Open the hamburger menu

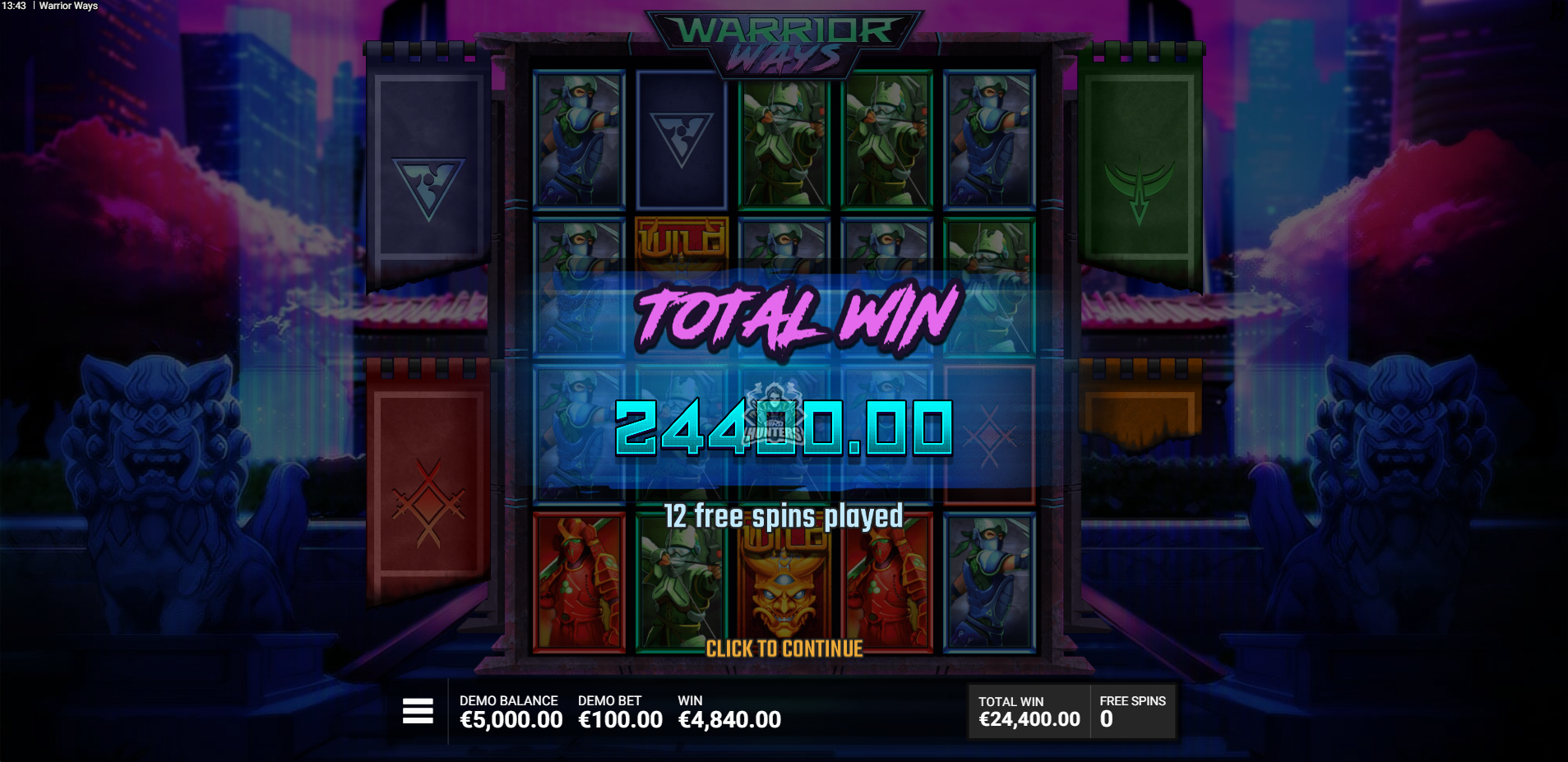418,711
